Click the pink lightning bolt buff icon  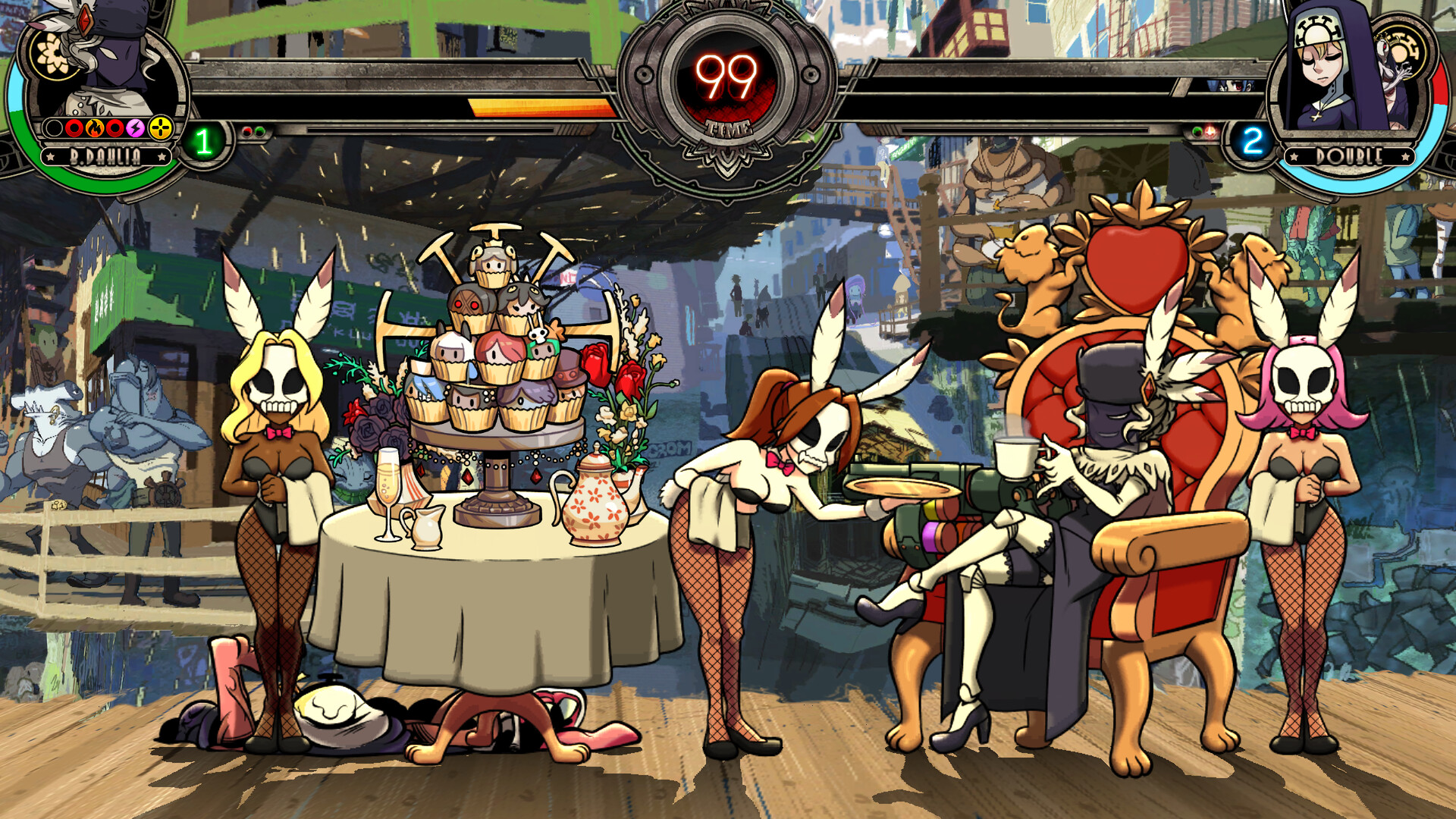(135, 128)
